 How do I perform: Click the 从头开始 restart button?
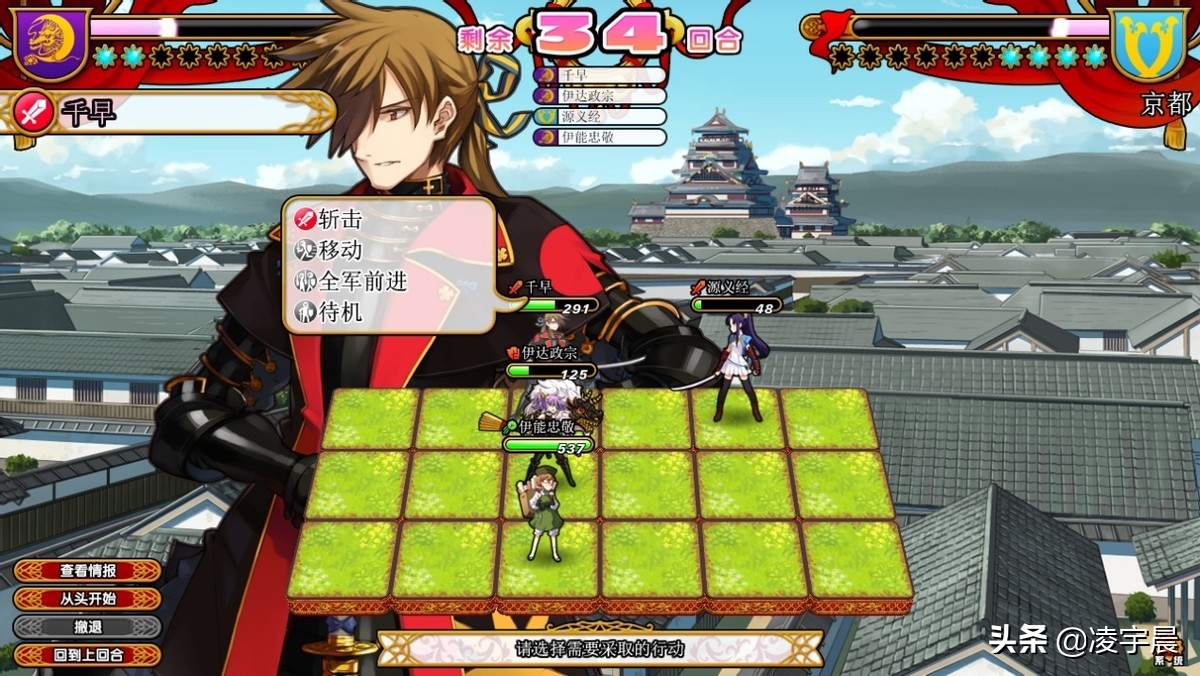87,599
